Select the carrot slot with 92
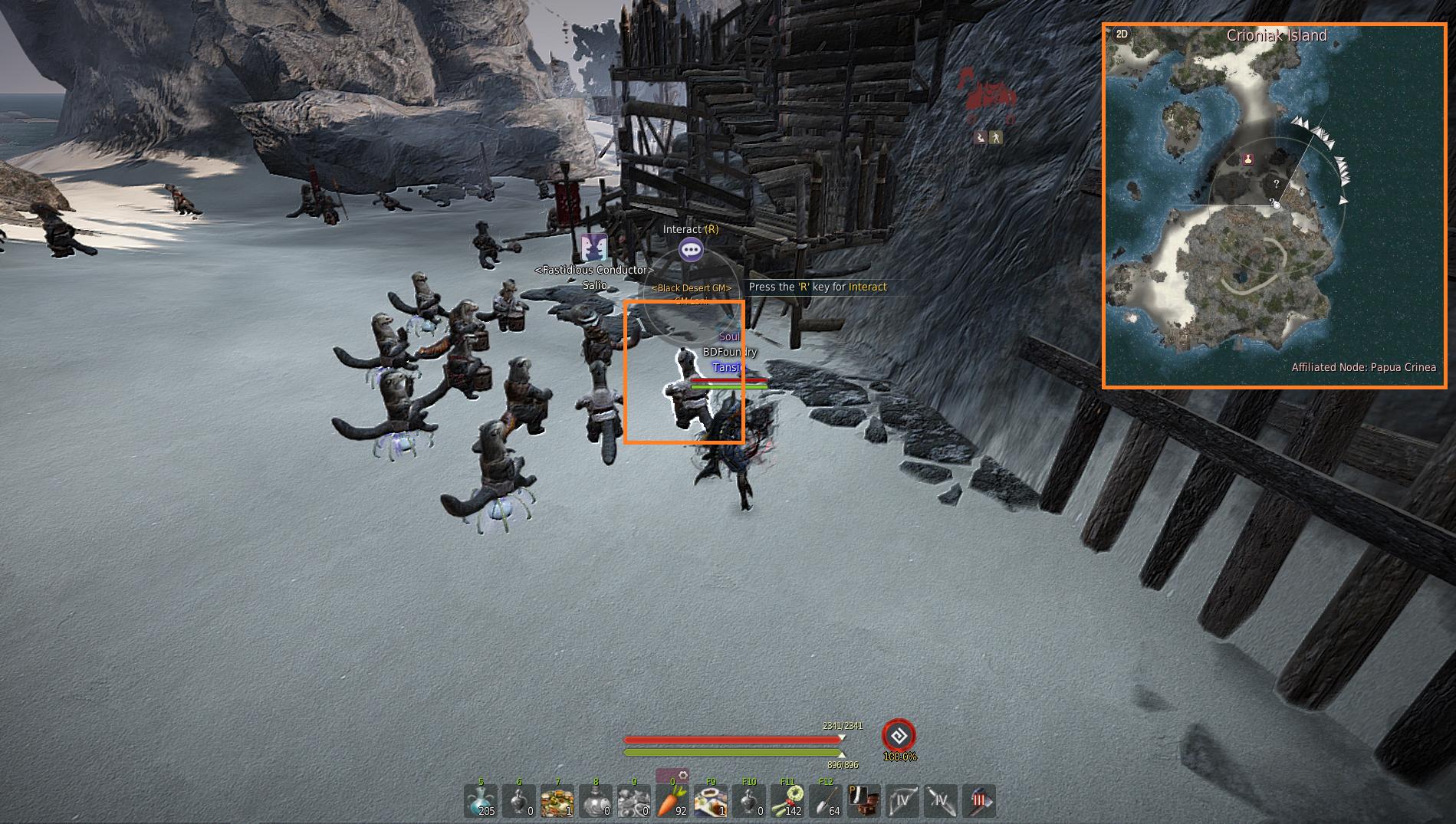The height and width of the screenshot is (824, 1456). 672,802
